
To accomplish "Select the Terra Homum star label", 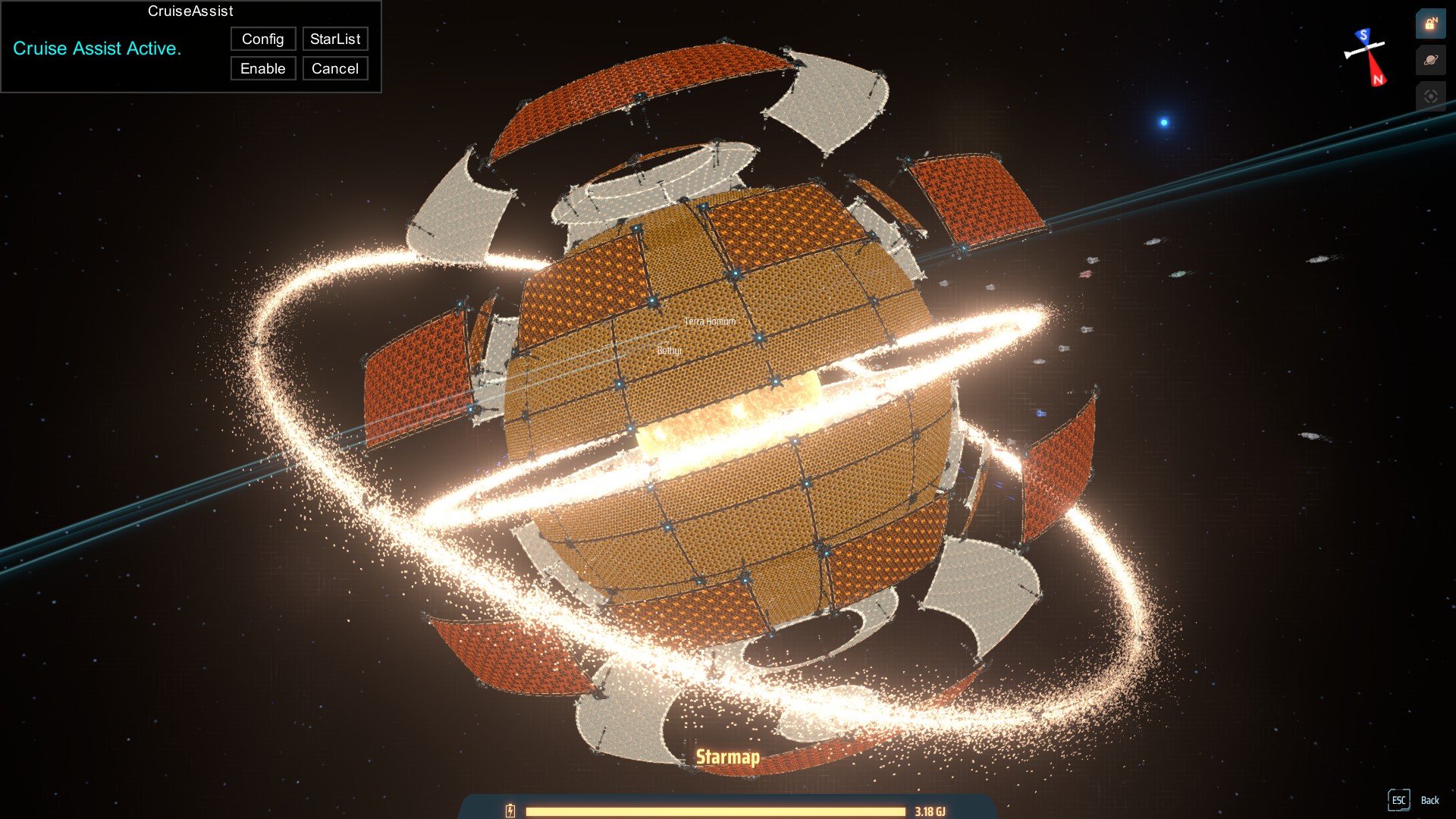I will pos(710,321).
